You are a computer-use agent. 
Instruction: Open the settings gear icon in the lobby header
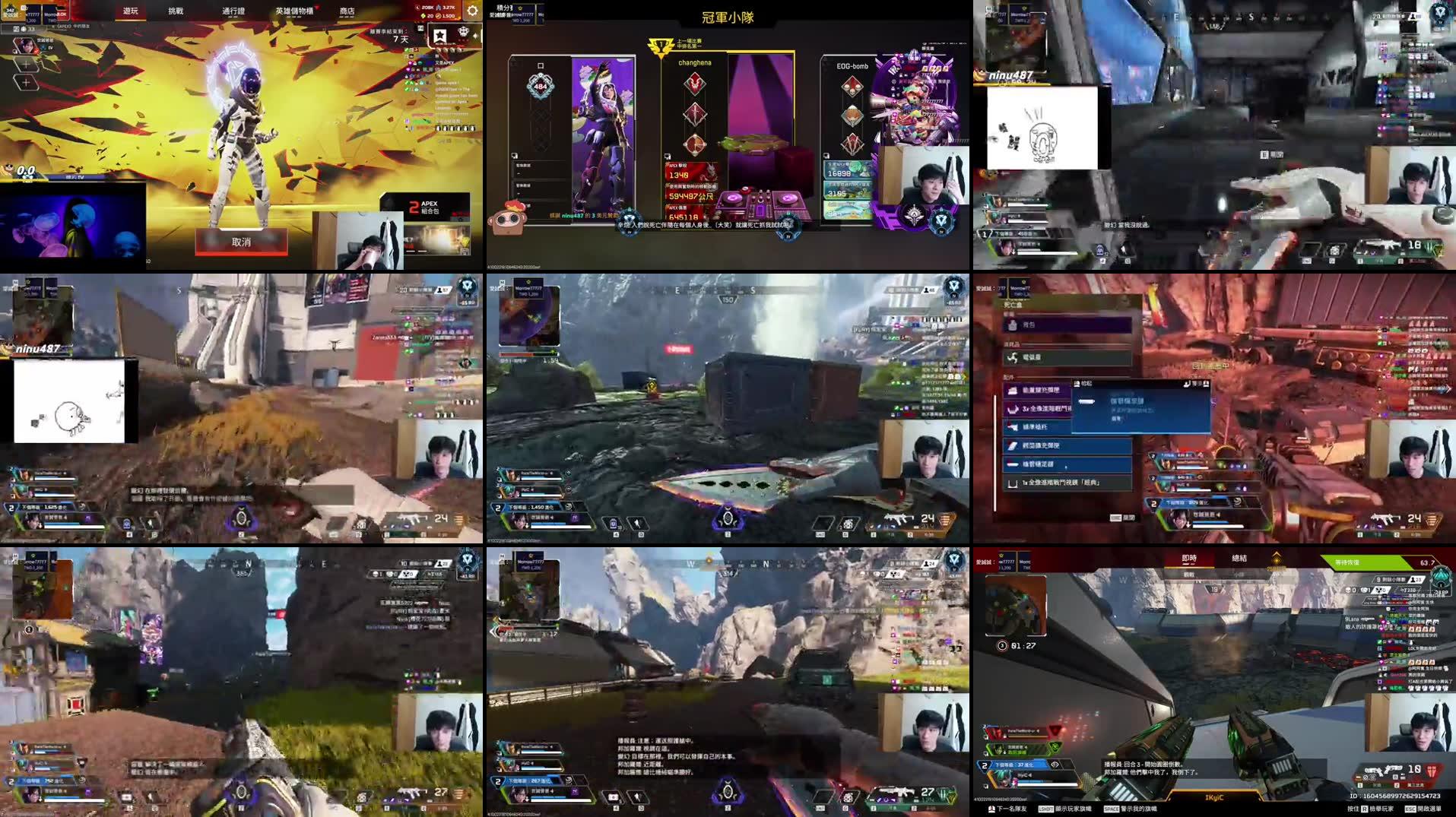(471, 11)
